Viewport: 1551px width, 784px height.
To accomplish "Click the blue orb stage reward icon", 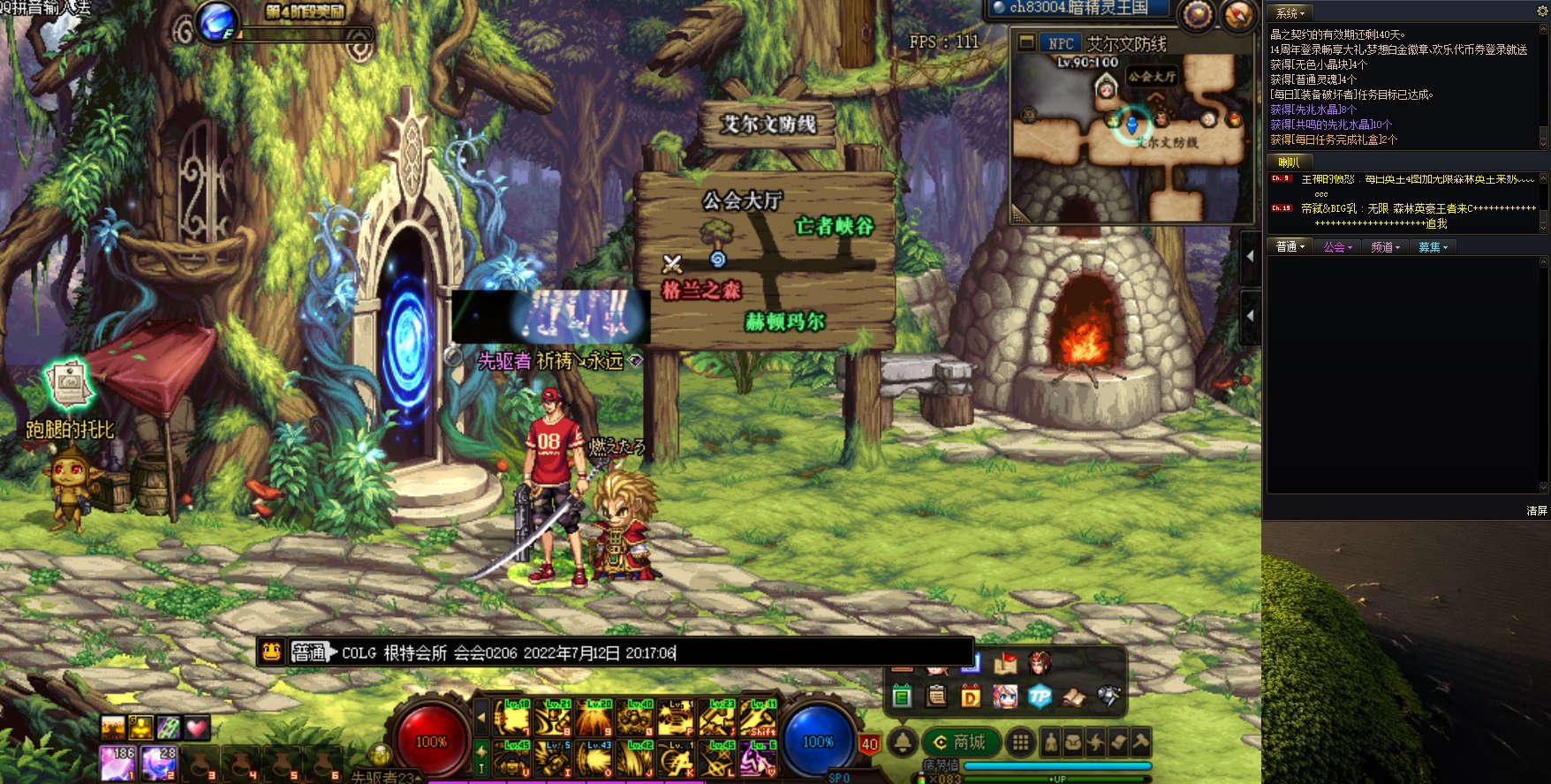I will [x=216, y=20].
